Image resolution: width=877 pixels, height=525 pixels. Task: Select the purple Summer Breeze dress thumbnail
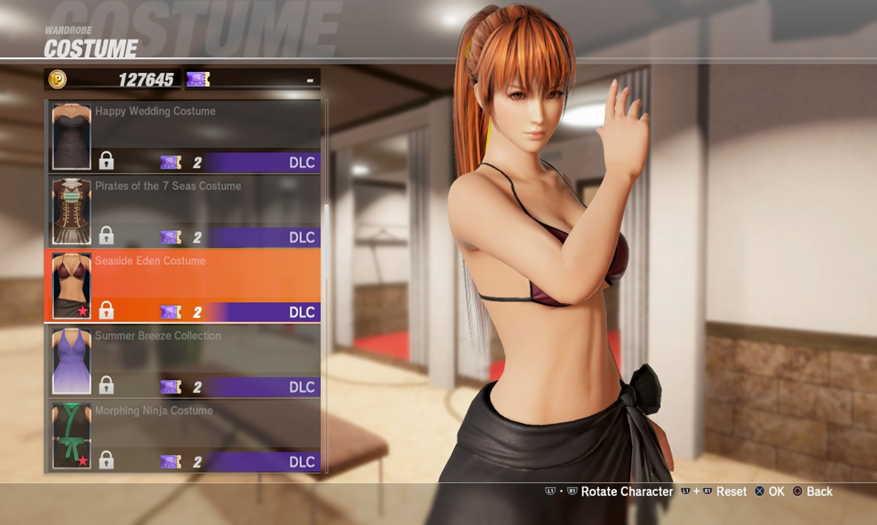(x=71, y=361)
